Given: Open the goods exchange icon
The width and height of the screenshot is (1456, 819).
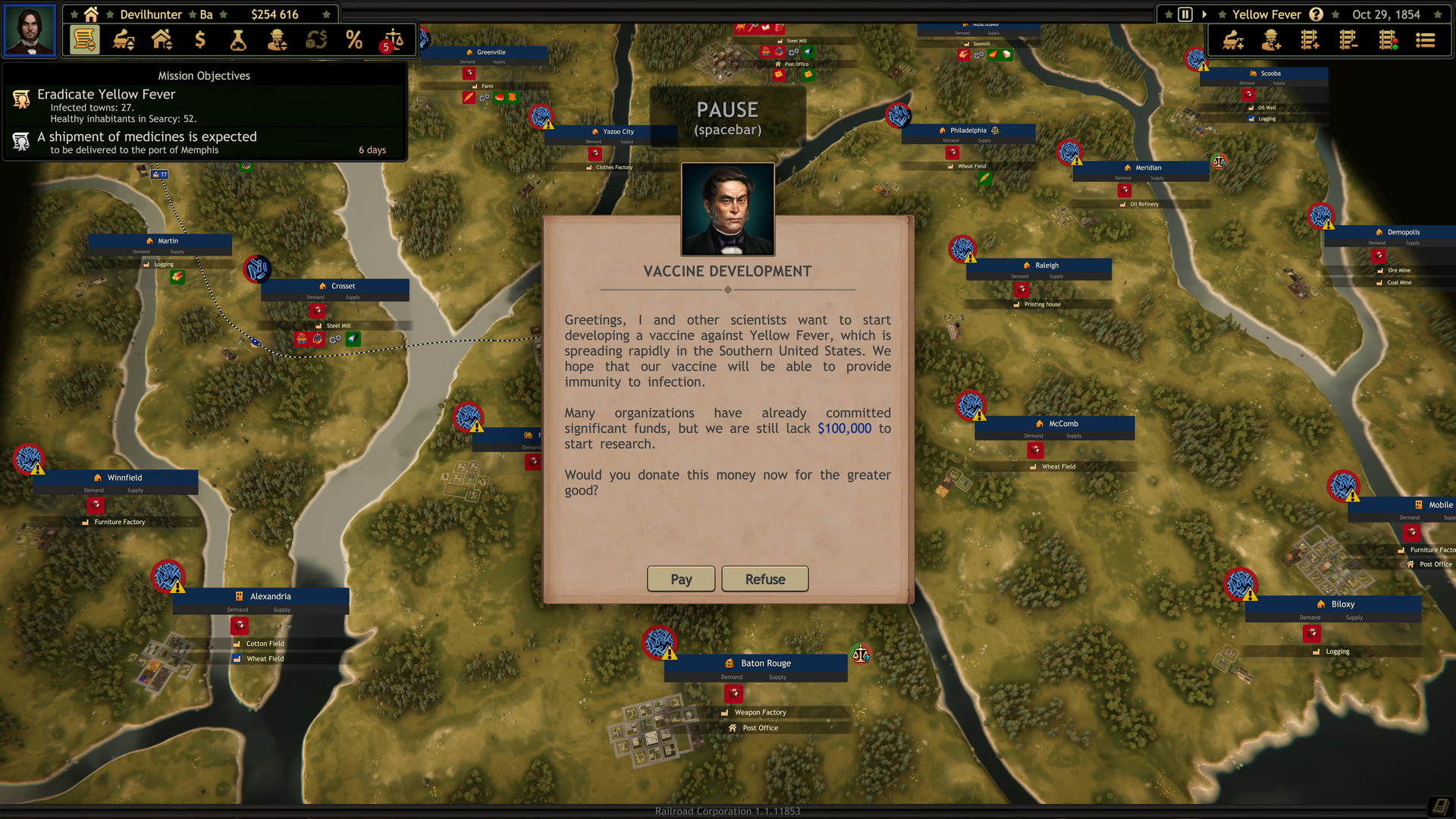Looking at the screenshot, I should (x=316, y=39).
